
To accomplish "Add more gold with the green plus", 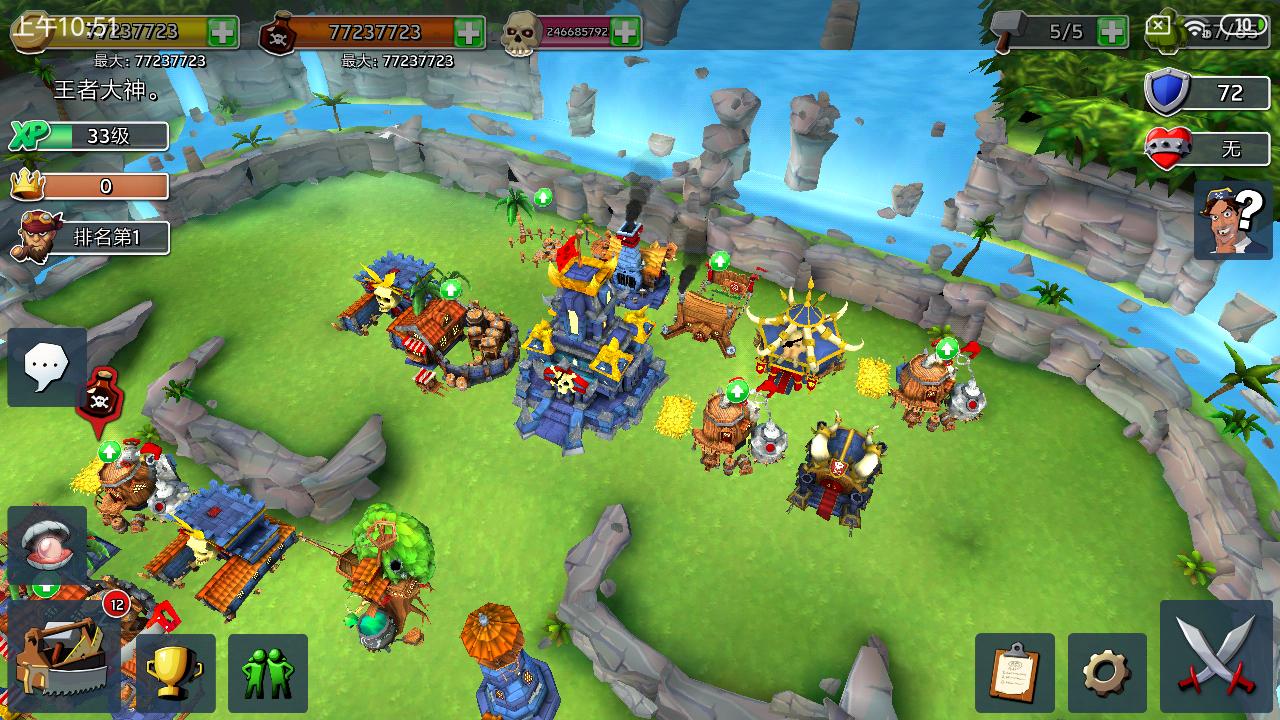I will click(223, 31).
